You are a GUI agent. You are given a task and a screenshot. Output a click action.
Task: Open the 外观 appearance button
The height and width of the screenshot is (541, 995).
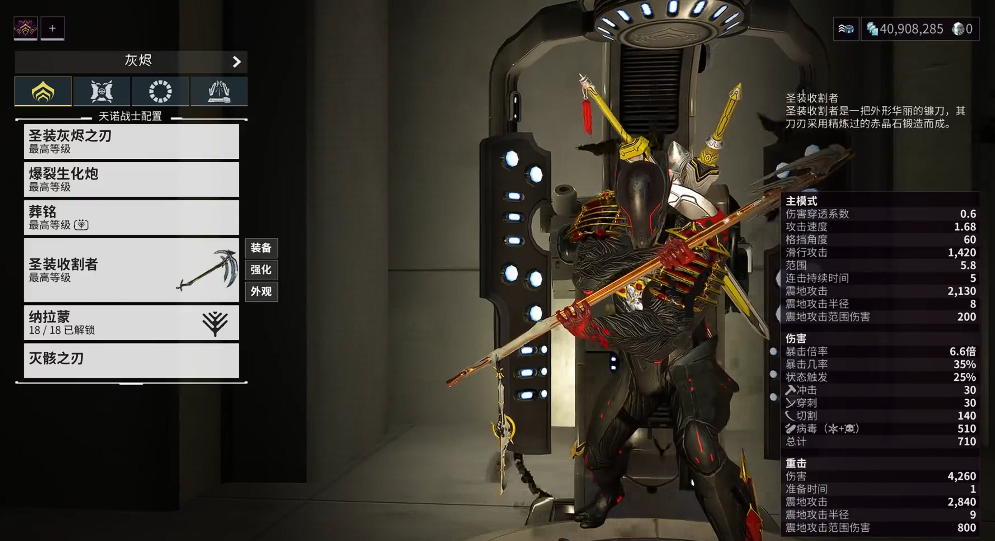point(261,292)
